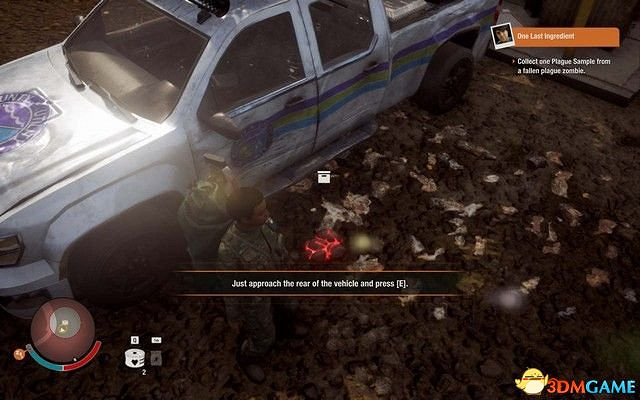Select the greyed-out stamina item slot

tap(155, 357)
